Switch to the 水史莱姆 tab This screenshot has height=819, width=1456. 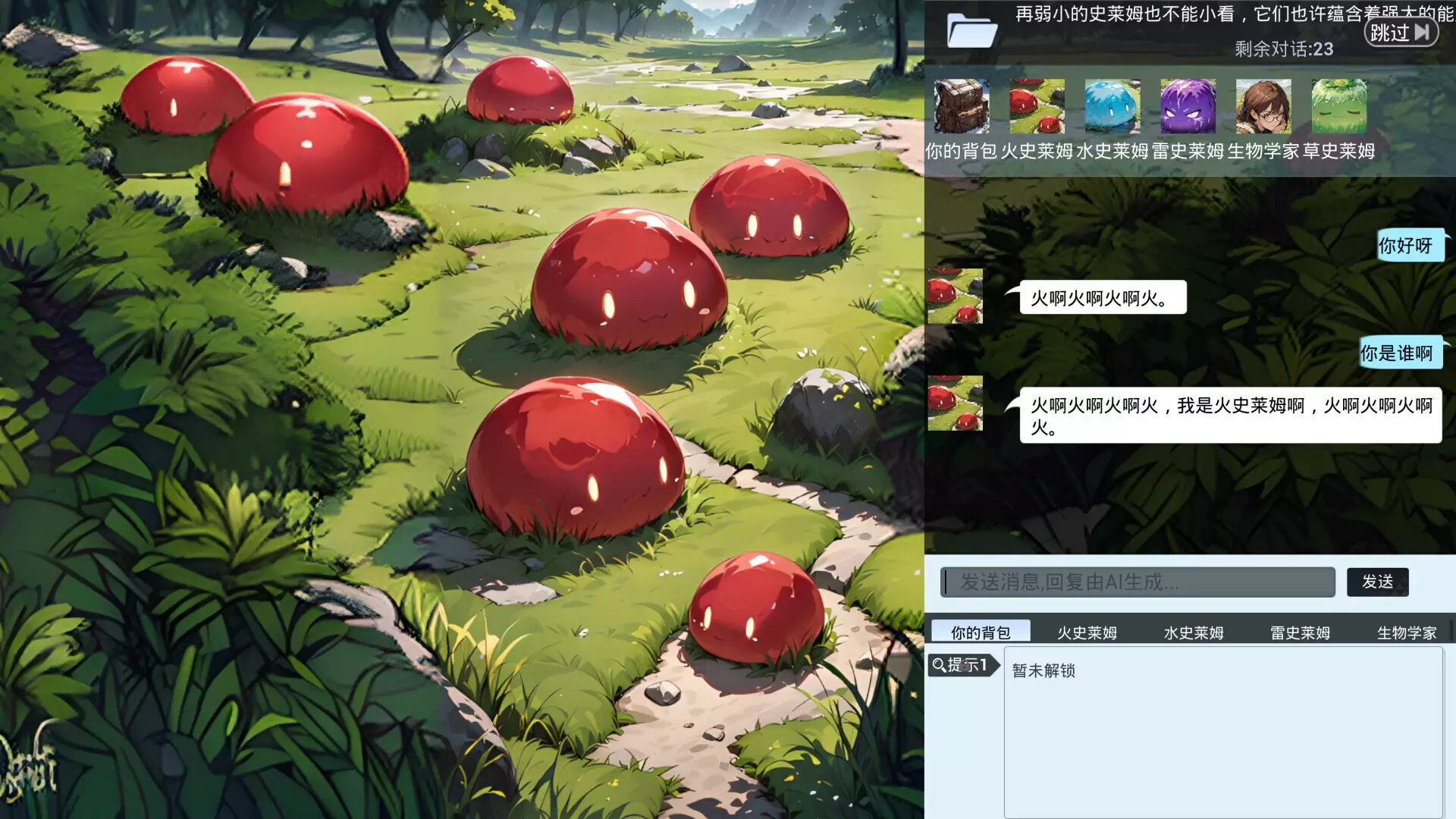[x=1194, y=632]
